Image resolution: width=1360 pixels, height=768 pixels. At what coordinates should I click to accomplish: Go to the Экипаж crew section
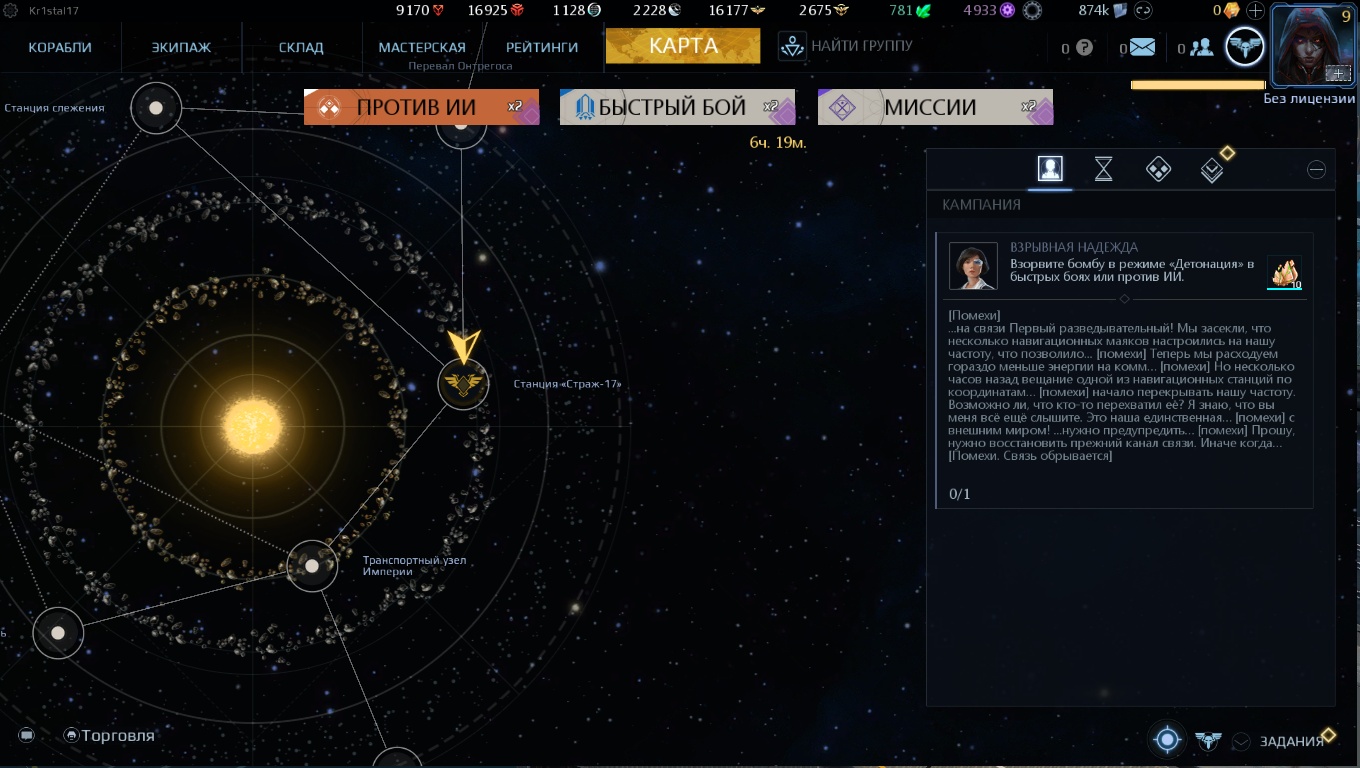pos(181,47)
